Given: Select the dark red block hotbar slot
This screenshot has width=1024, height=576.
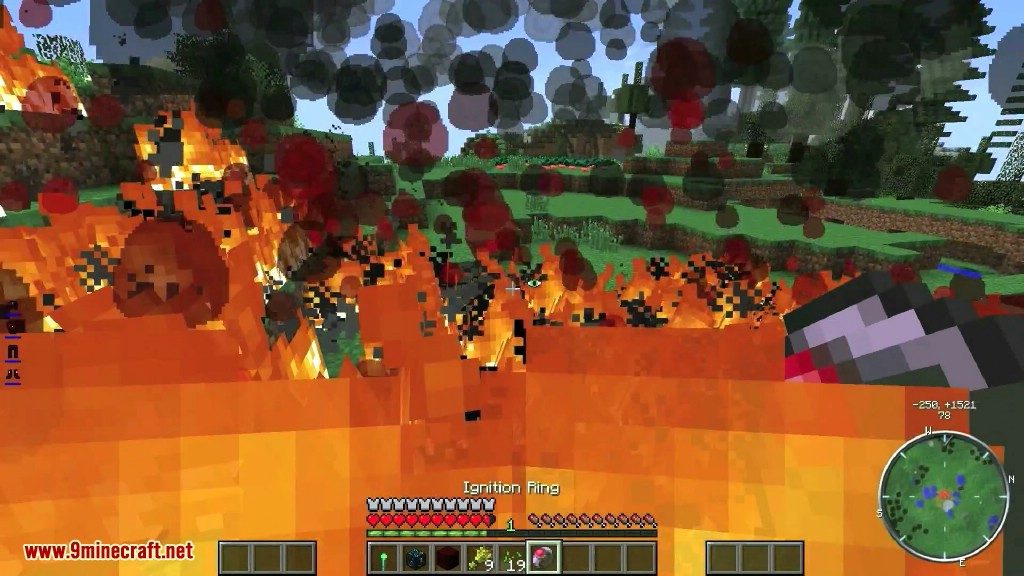Looking at the screenshot, I should pos(447,558).
